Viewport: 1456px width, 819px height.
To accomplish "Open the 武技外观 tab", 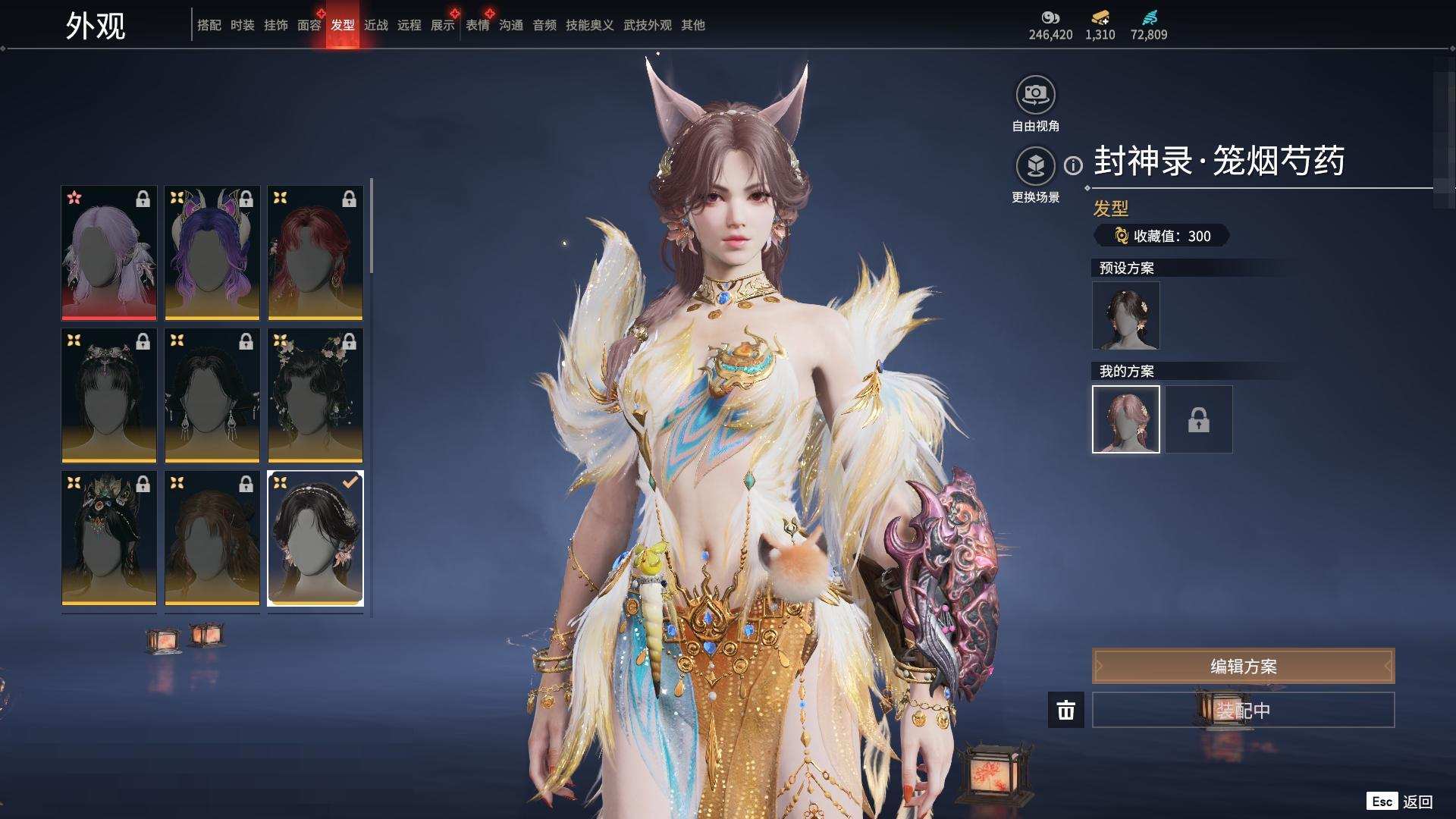I will tap(647, 25).
